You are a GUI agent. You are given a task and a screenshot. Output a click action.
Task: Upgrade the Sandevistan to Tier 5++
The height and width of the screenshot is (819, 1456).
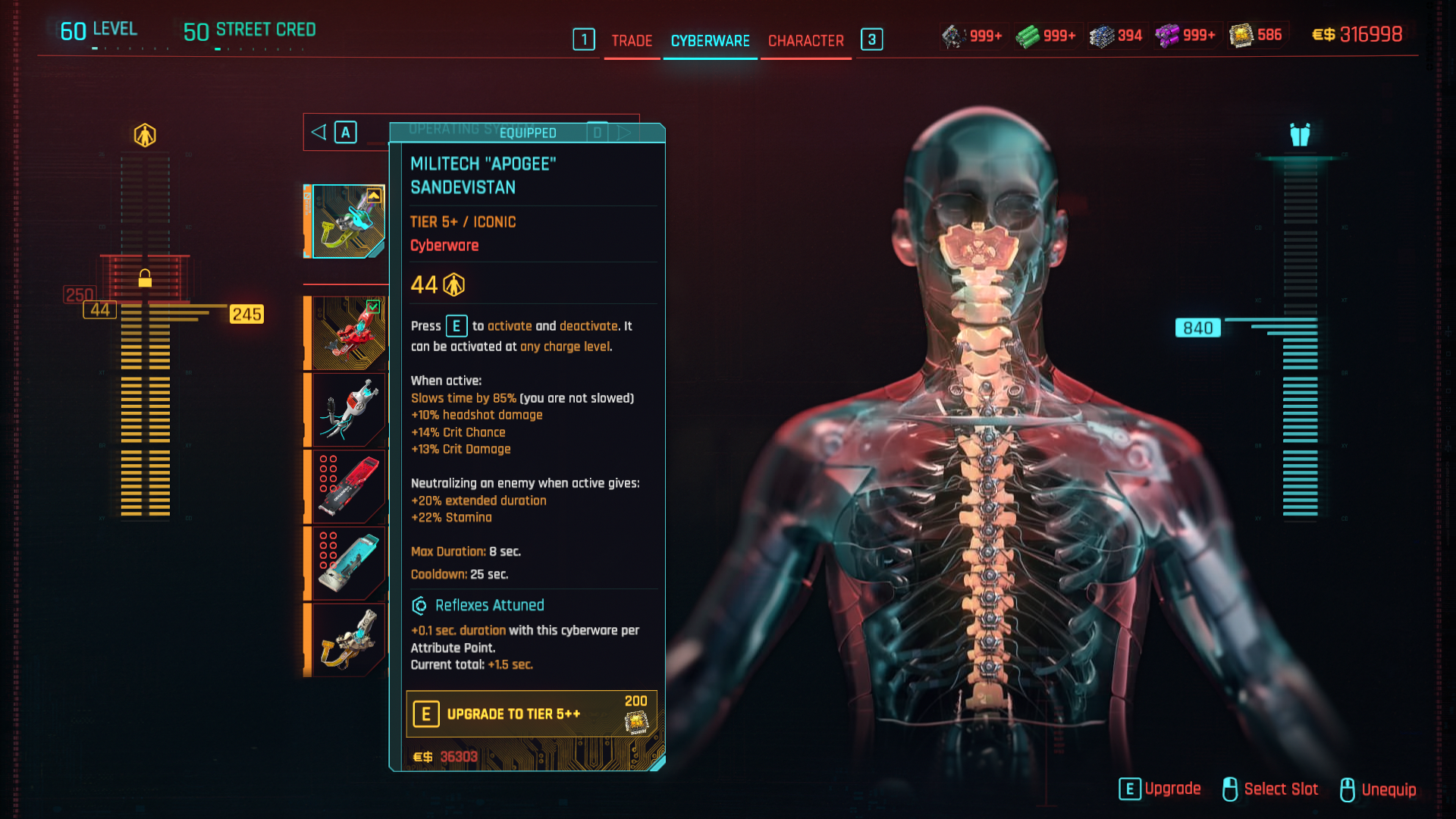coord(531,714)
